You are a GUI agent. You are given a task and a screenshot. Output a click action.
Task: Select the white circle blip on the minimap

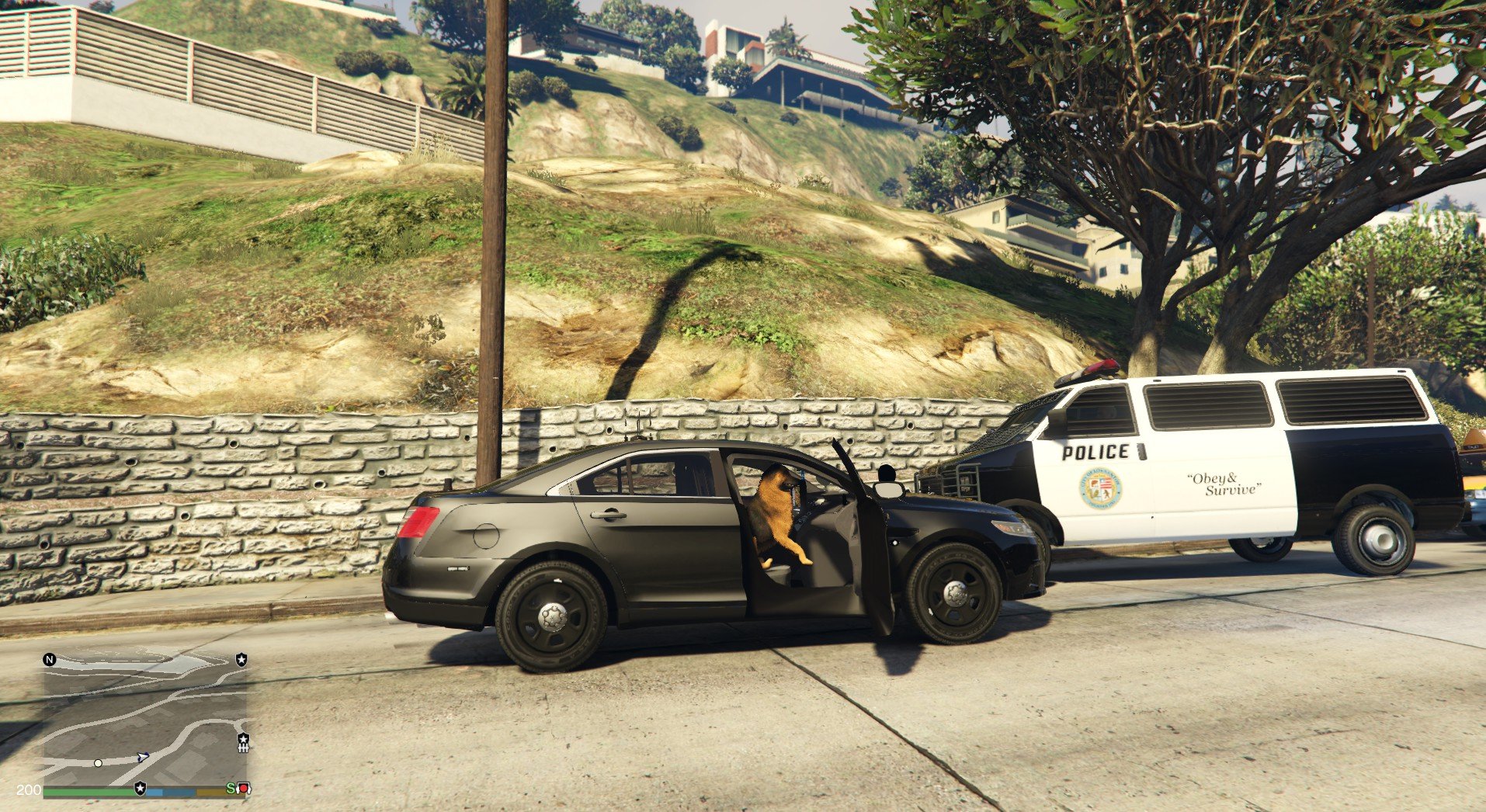point(98,763)
